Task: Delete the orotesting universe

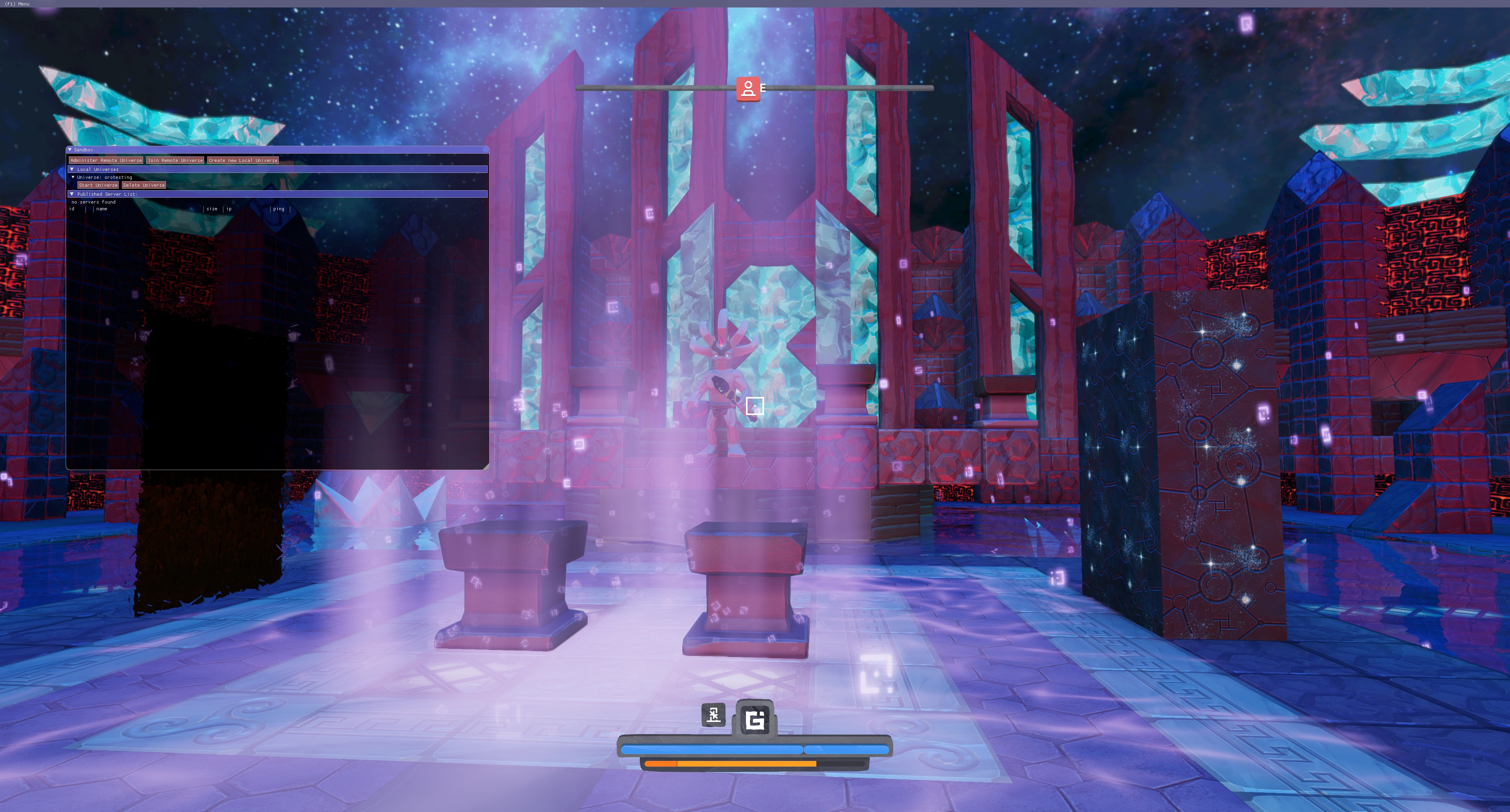Action: (144, 185)
